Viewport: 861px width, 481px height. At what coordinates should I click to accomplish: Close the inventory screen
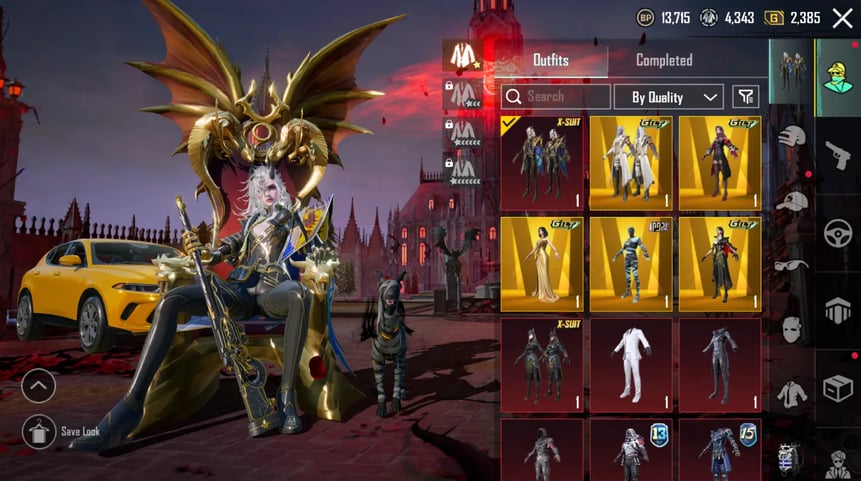tap(842, 17)
